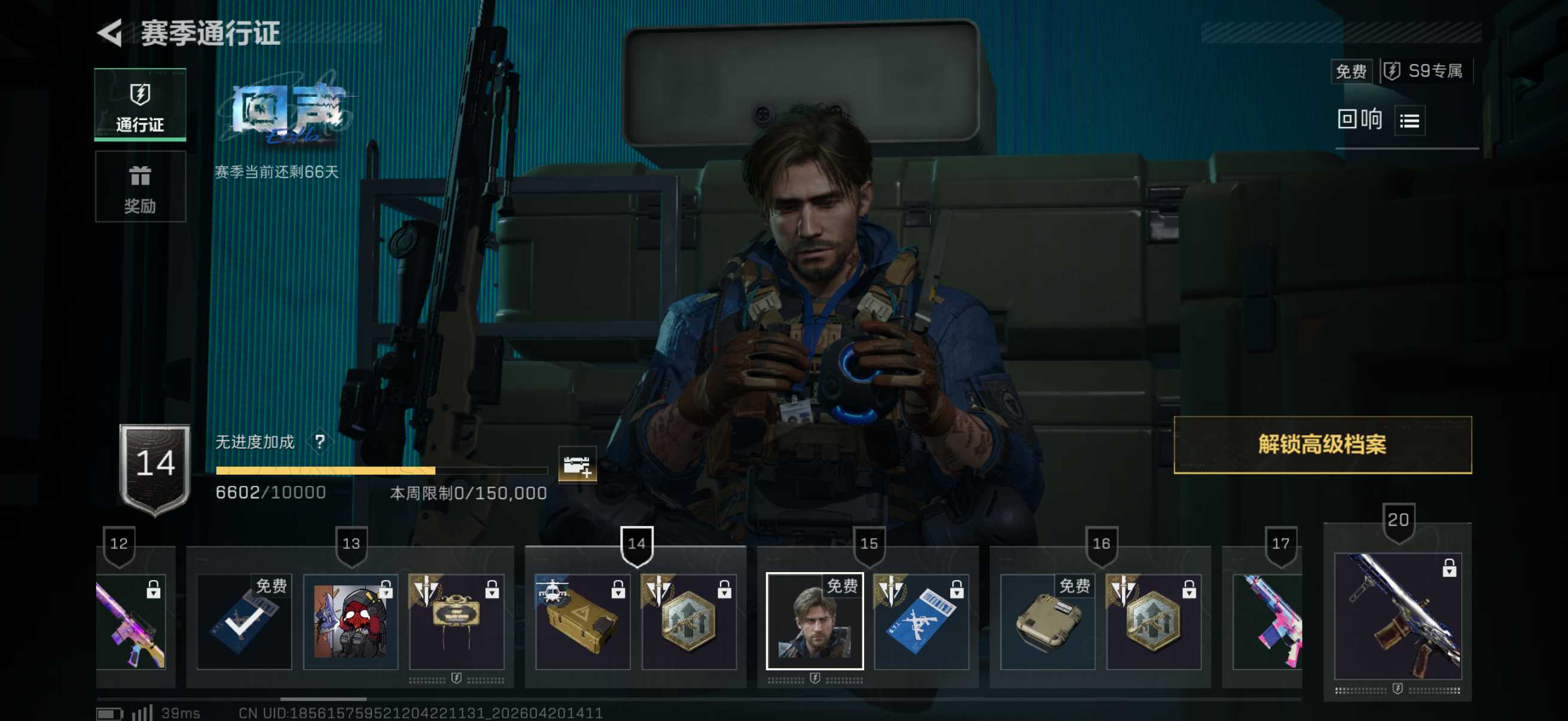1568x721 pixels.
Task: Select the level 16 free tan case
Action: click(1047, 621)
